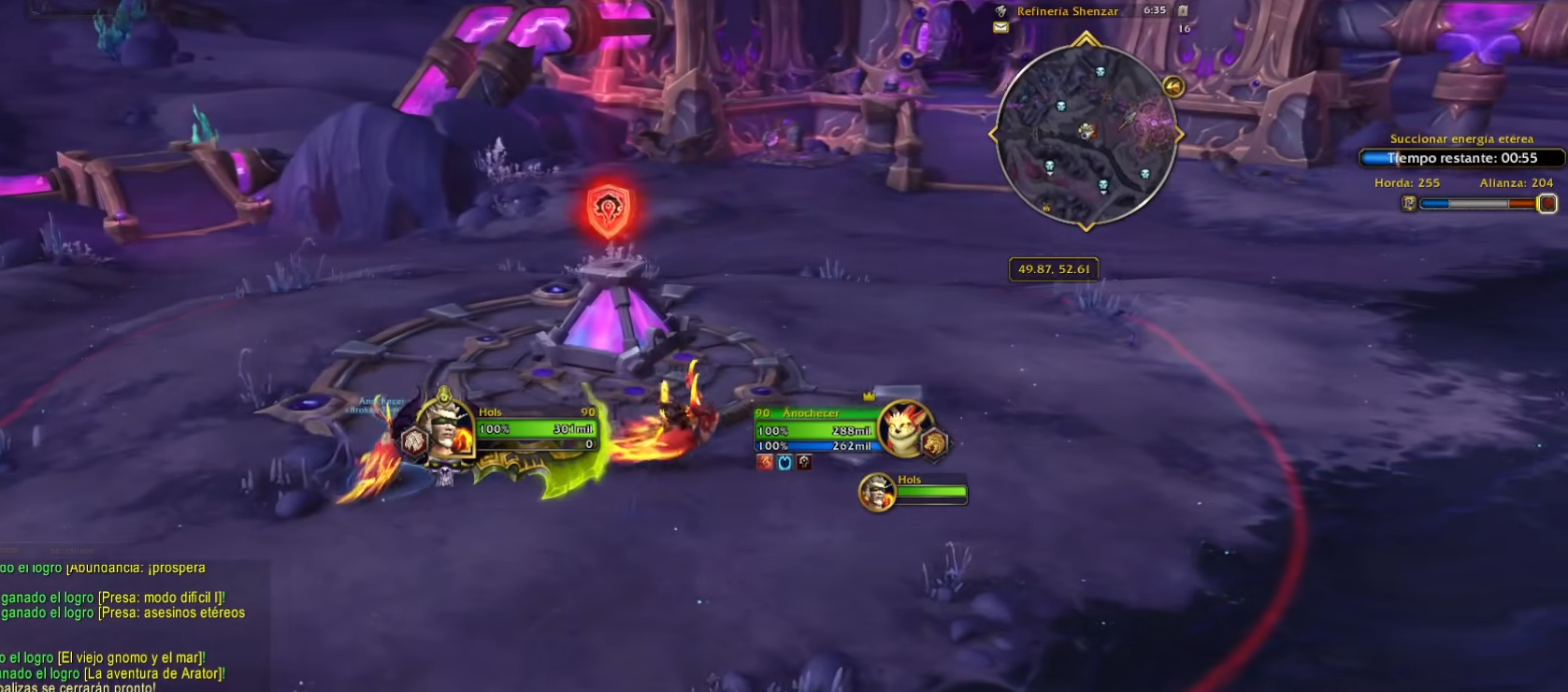Open the mail by clicking the envelope icon
This screenshot has height=692, width=1568.
[1001, 26]
